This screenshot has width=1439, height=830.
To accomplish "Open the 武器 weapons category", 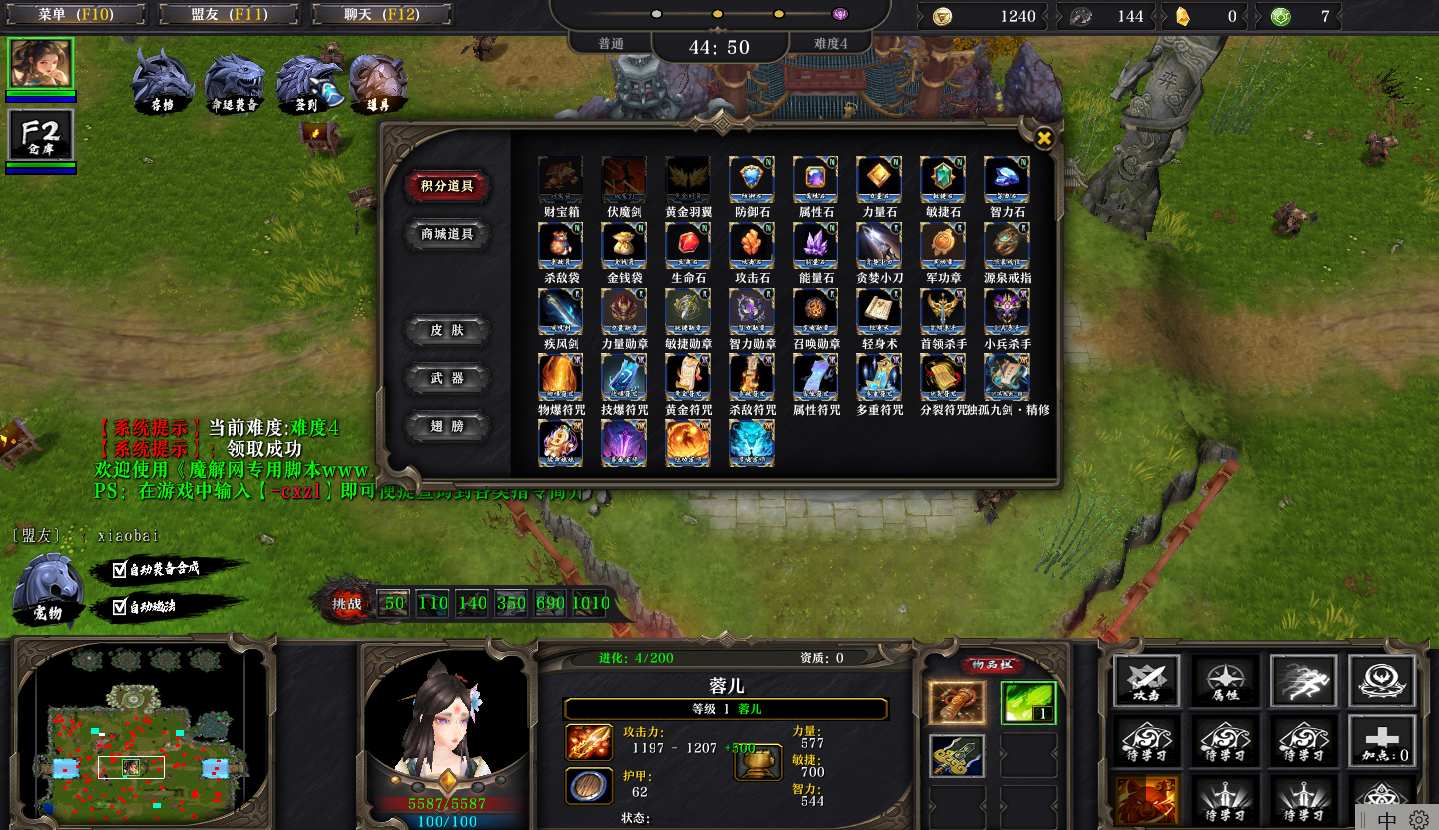I will 448,378.
